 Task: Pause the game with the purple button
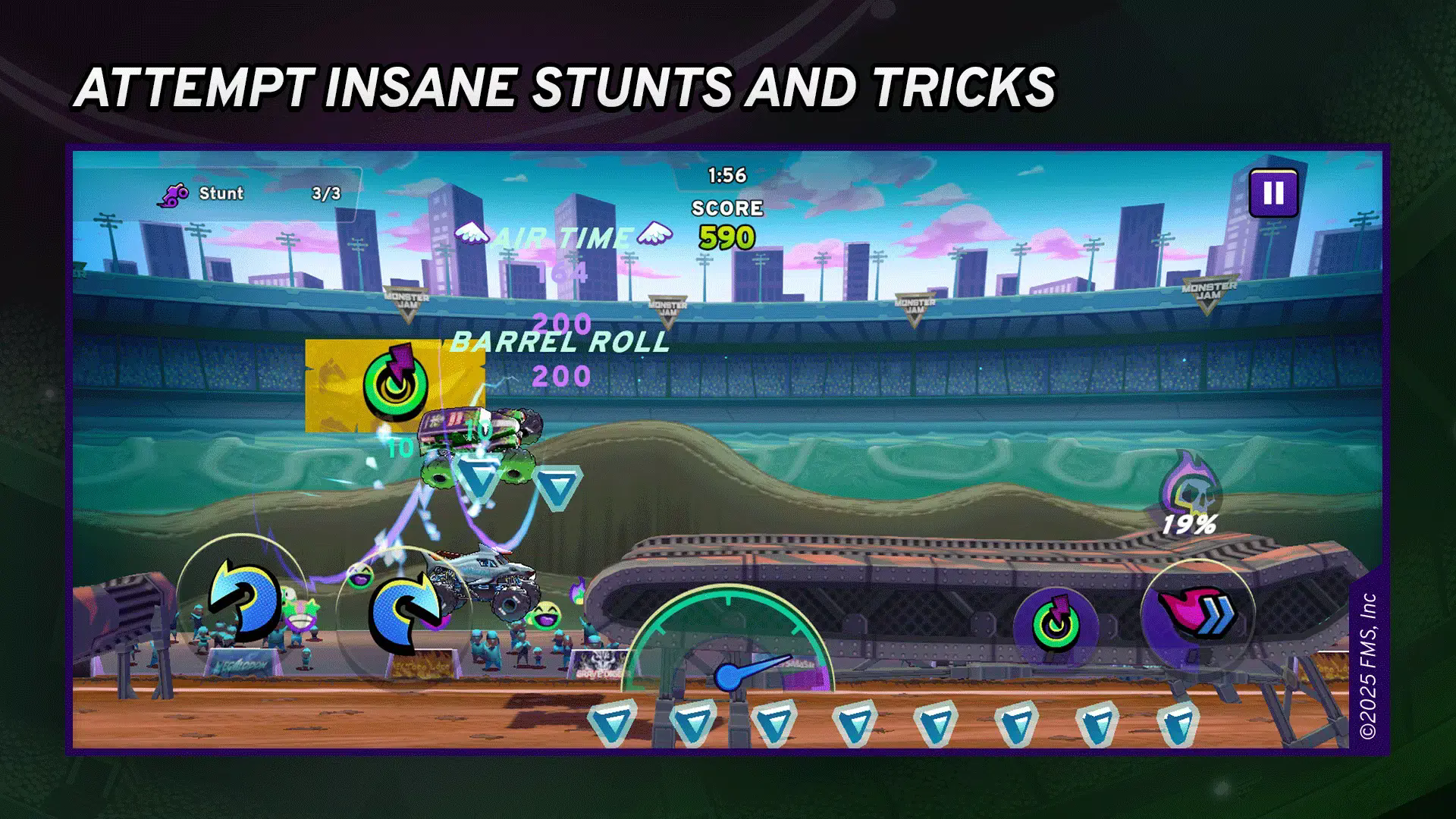coord(1273,193)
